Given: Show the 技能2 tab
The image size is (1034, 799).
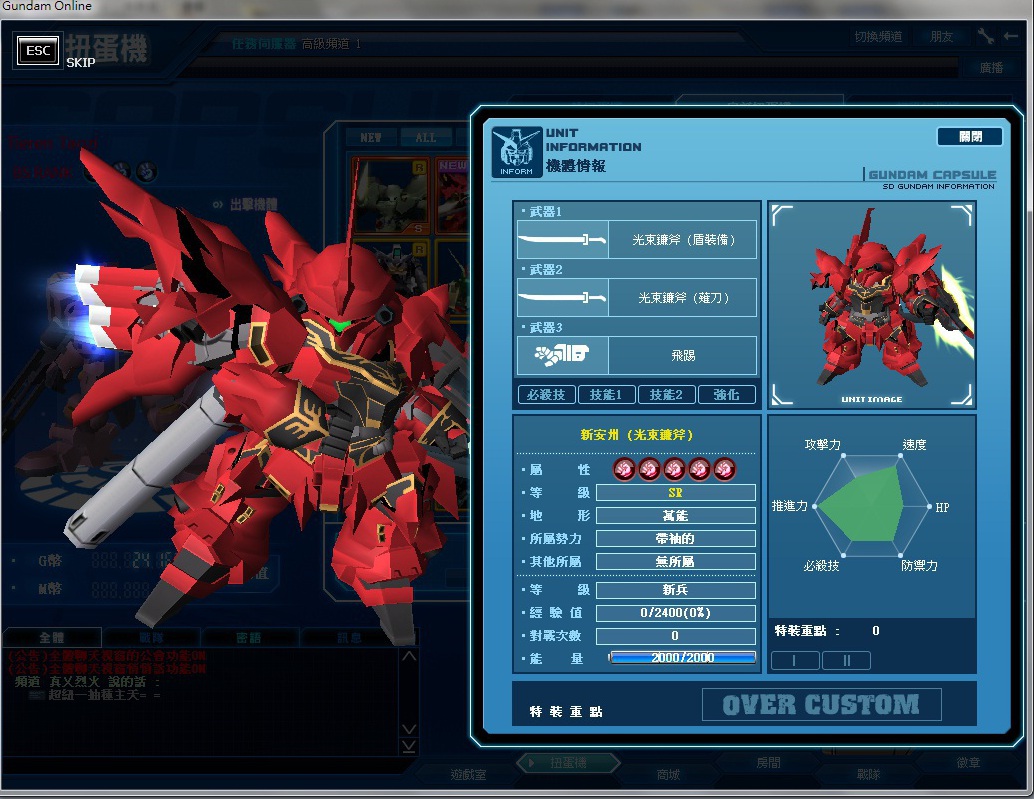Looking at the screenshot, I should point(666,395).
